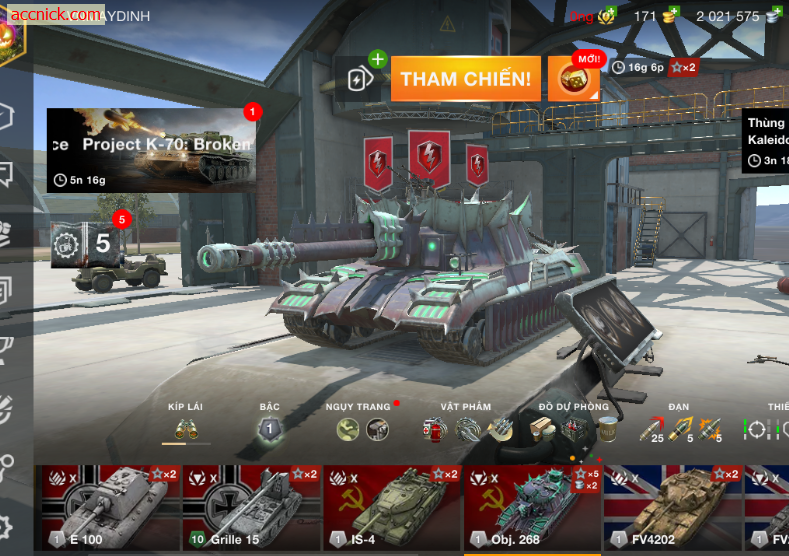This screenshot has height=556, width=789.
Task: Select the IS-4 tank in carousel
Action: [x=392, y=510]
